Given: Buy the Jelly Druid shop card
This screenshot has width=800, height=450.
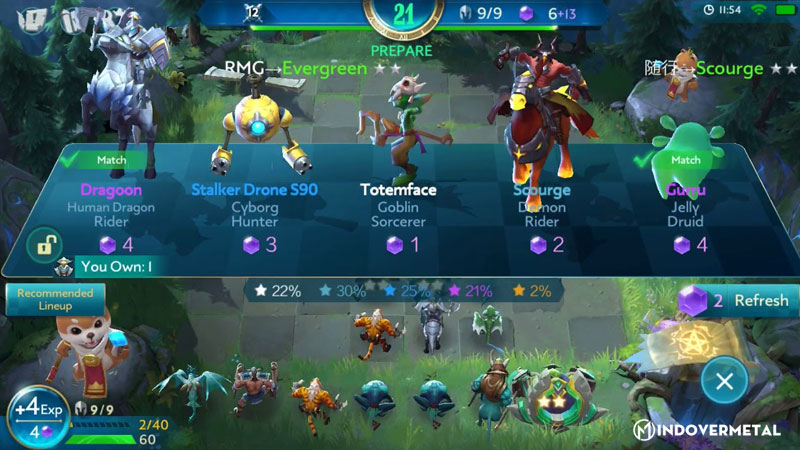Looking at the screenshot, I should 686,208.
